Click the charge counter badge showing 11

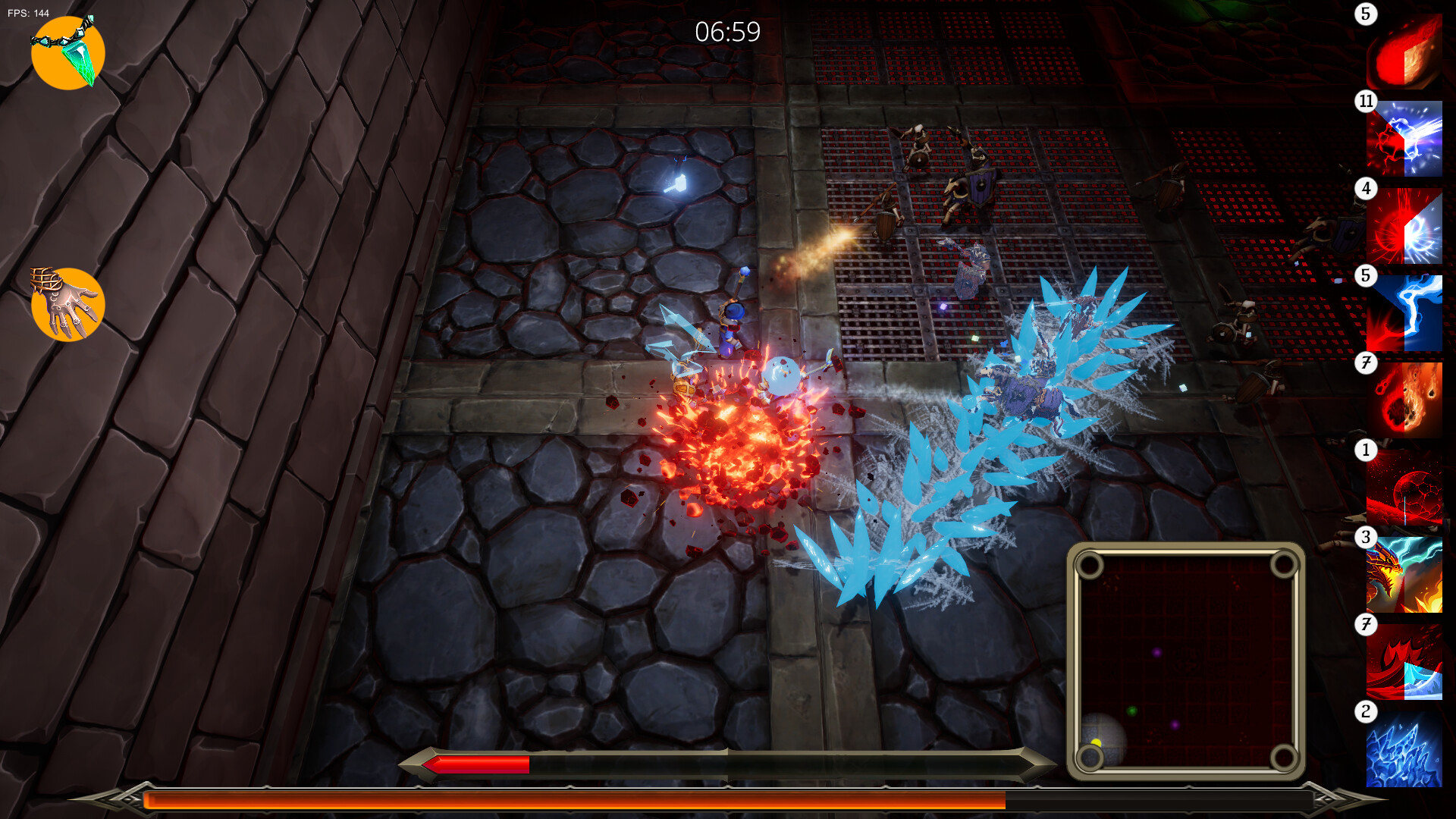pyautogui.click(x=1365, y=99)
